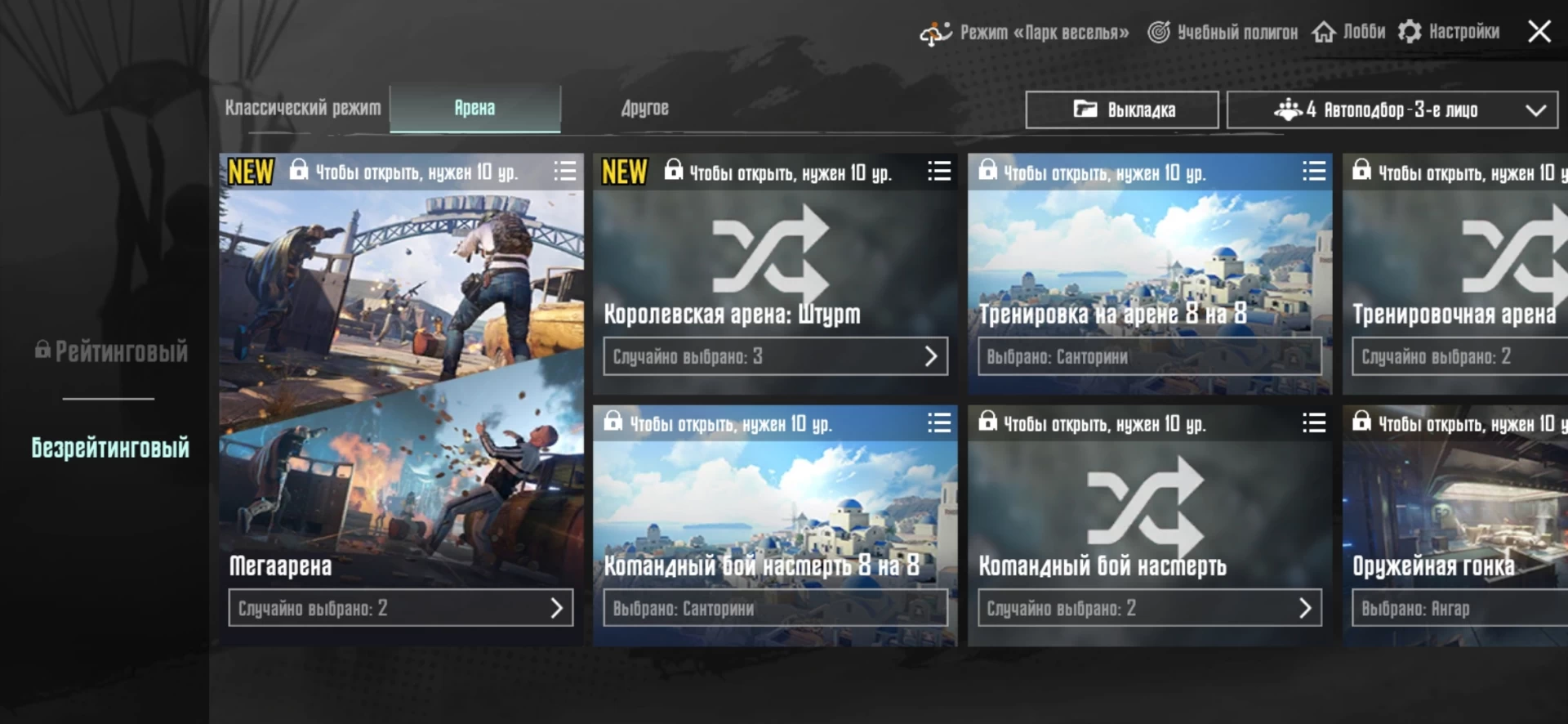Switch to Классический режим tab
The image size is (1568, 724).
point(303,108)
